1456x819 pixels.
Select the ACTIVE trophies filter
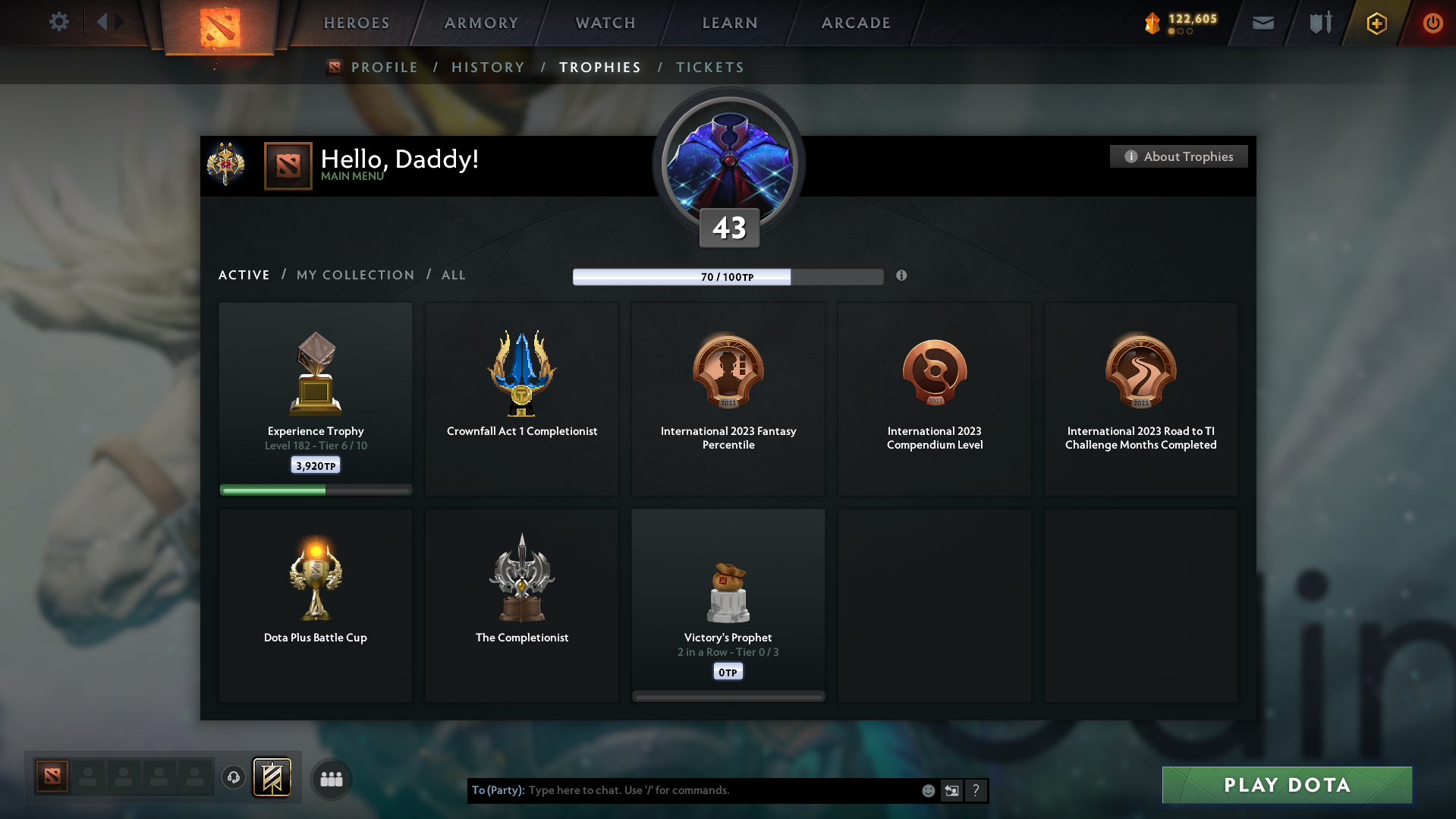tap(244, 275)
